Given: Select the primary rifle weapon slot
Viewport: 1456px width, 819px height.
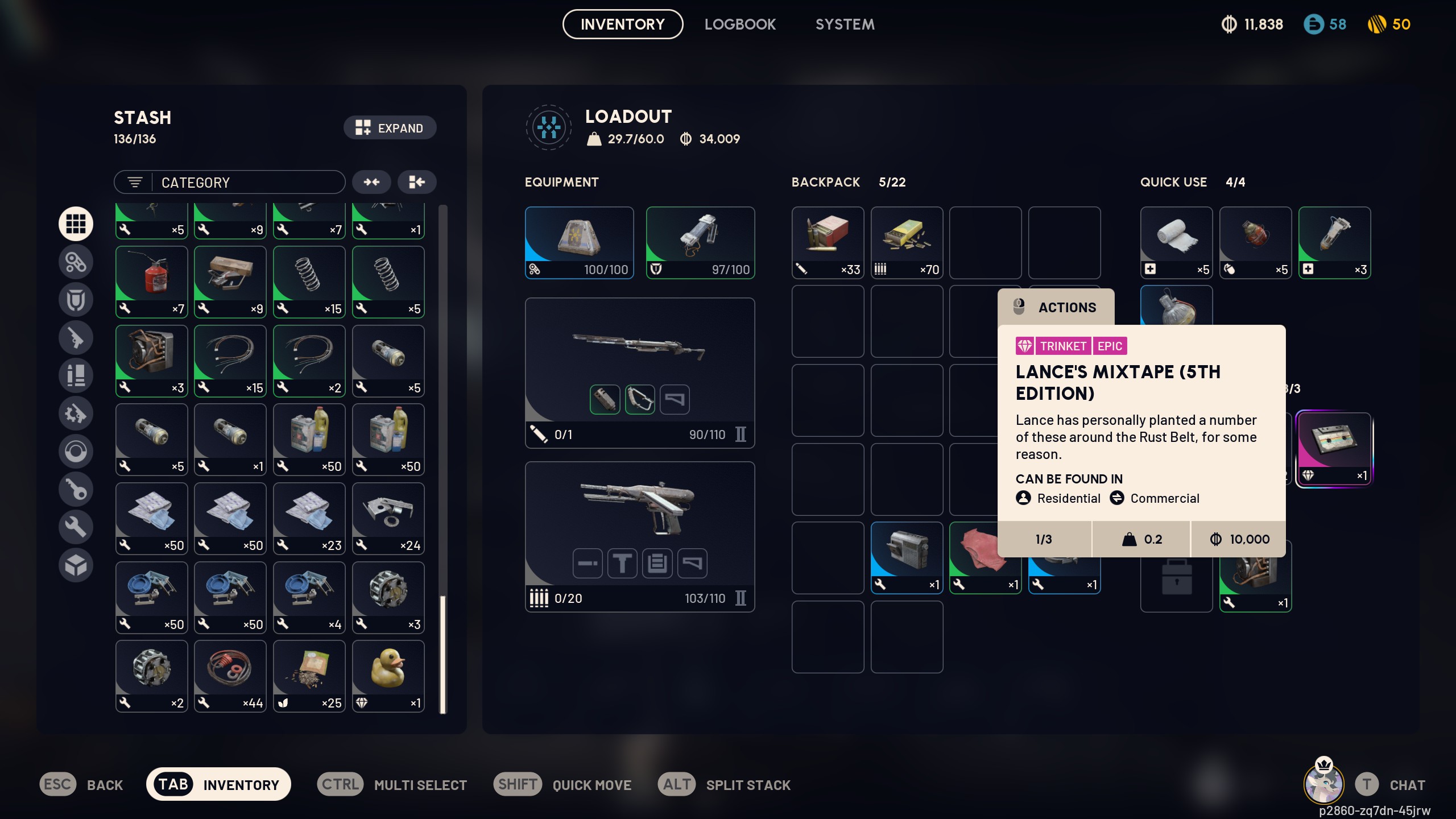Looking at the screenshot, I should click(639, 373).
